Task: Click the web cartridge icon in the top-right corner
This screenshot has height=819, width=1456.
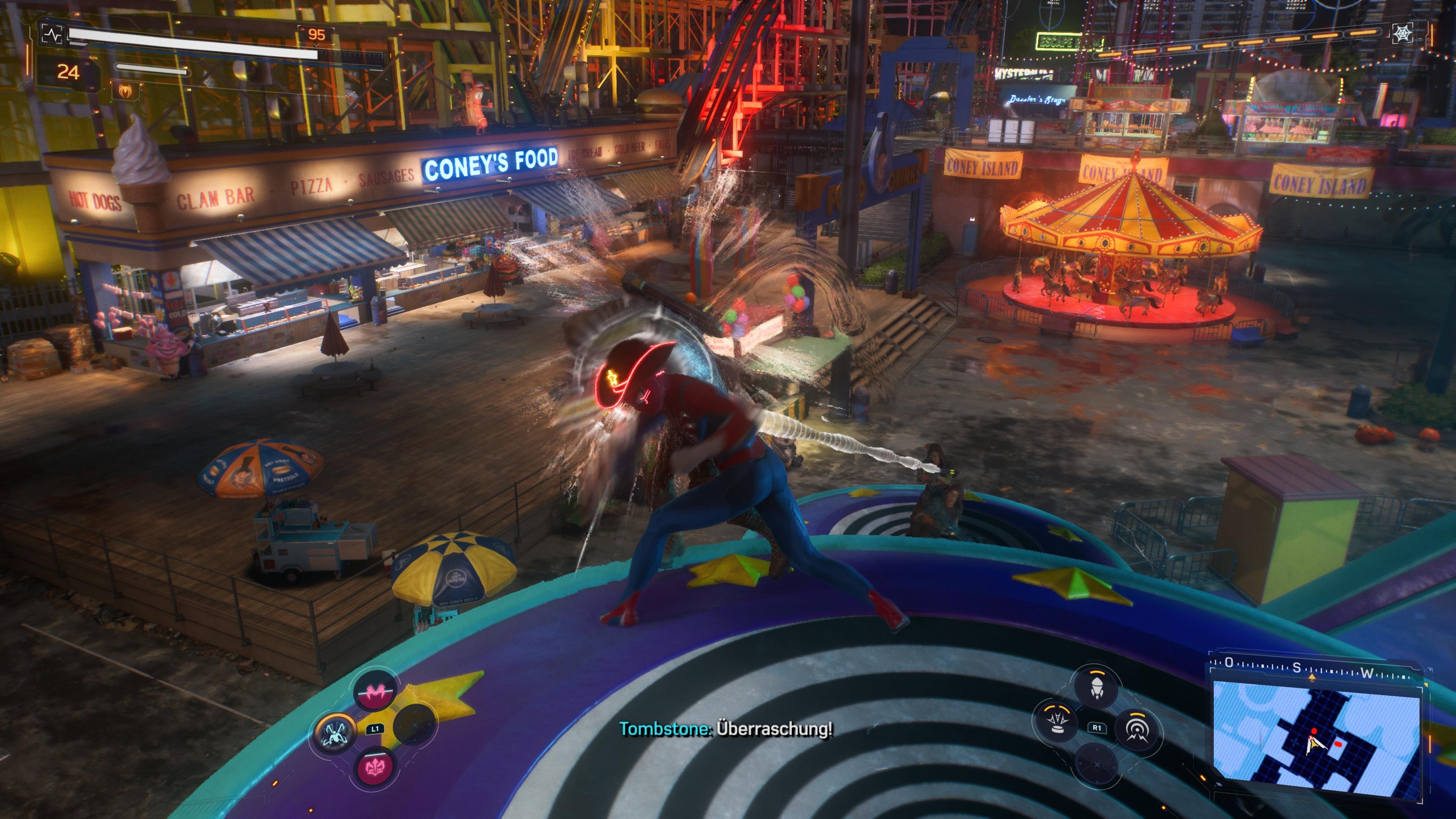Action: pos(1403,33)
